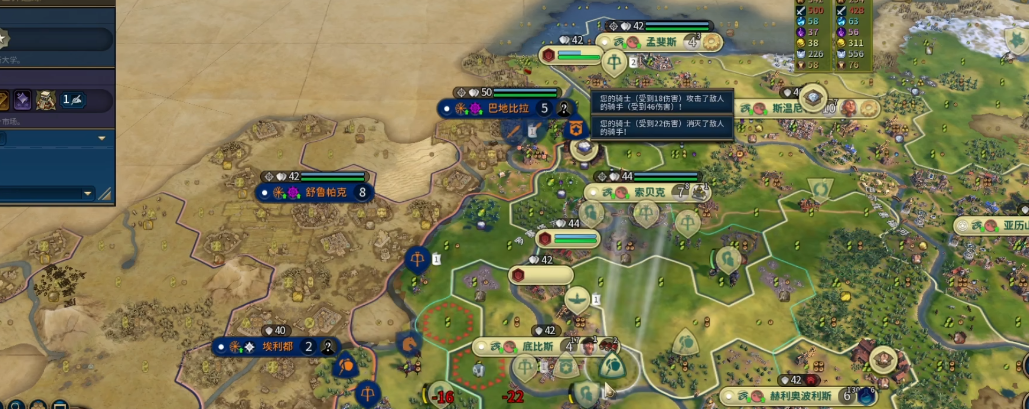Viewport: 1029px width, 409px height.
Task: Select the purple sparkle icon in the left panel
Action: point(21,99)
